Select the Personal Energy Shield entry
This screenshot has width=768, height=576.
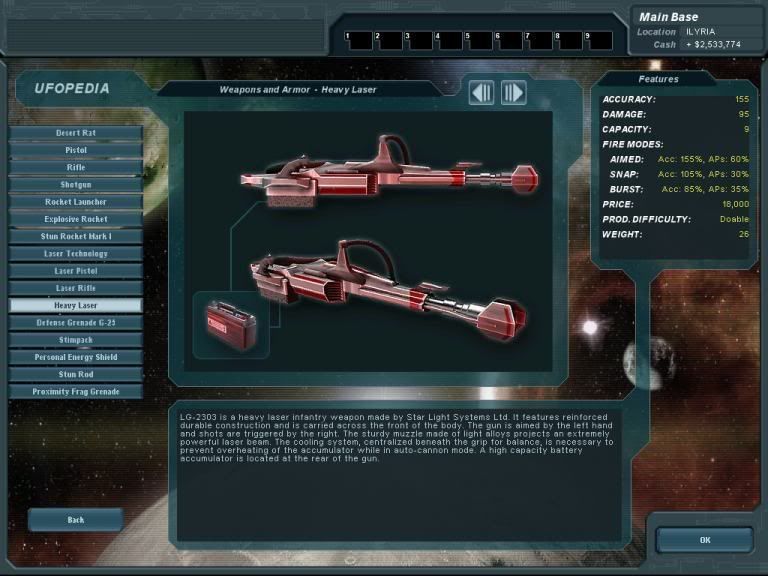pyautogui.click(x=76, y=357)
